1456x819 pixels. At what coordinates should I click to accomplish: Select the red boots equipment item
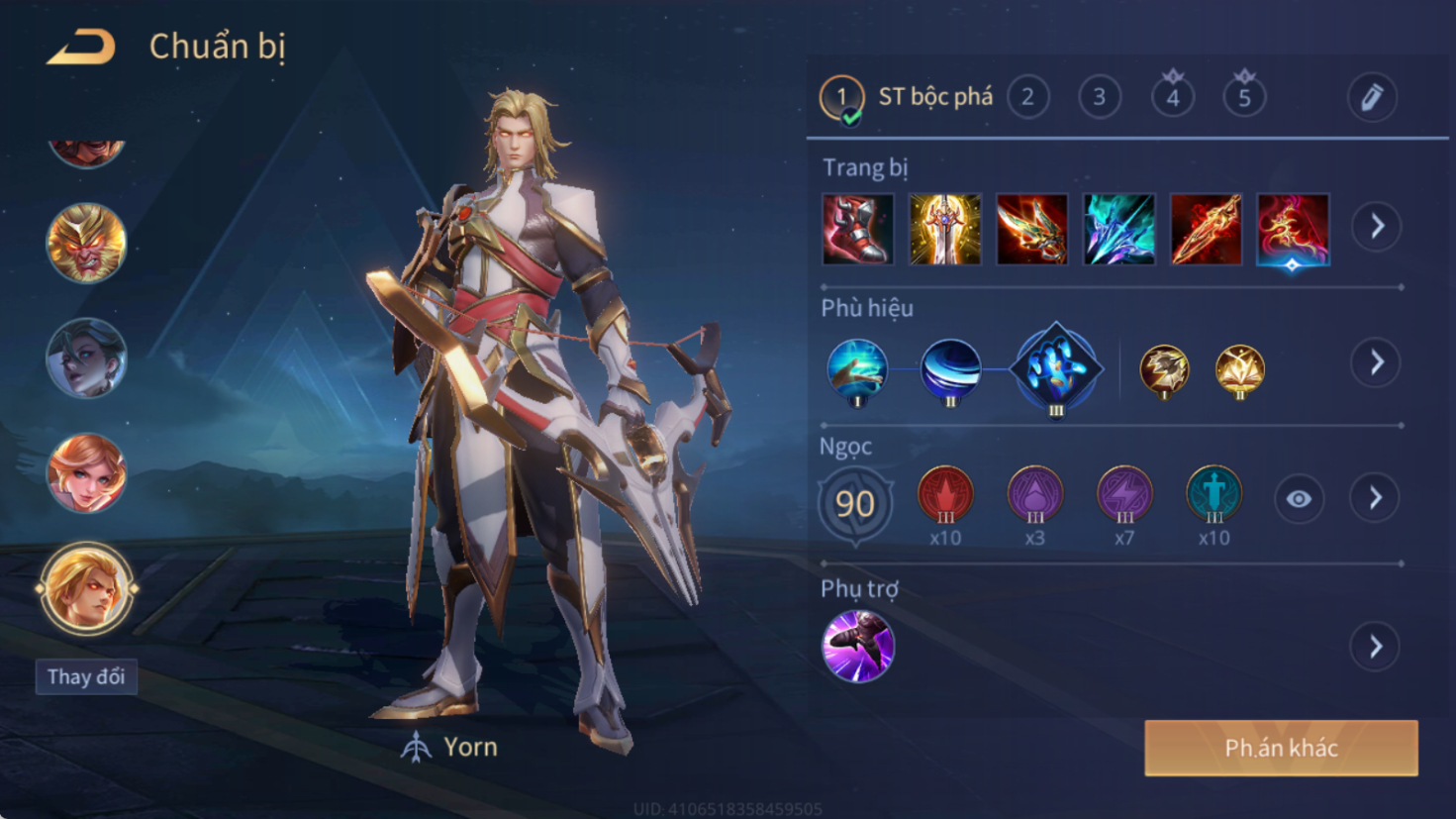[x=857, y=230]
